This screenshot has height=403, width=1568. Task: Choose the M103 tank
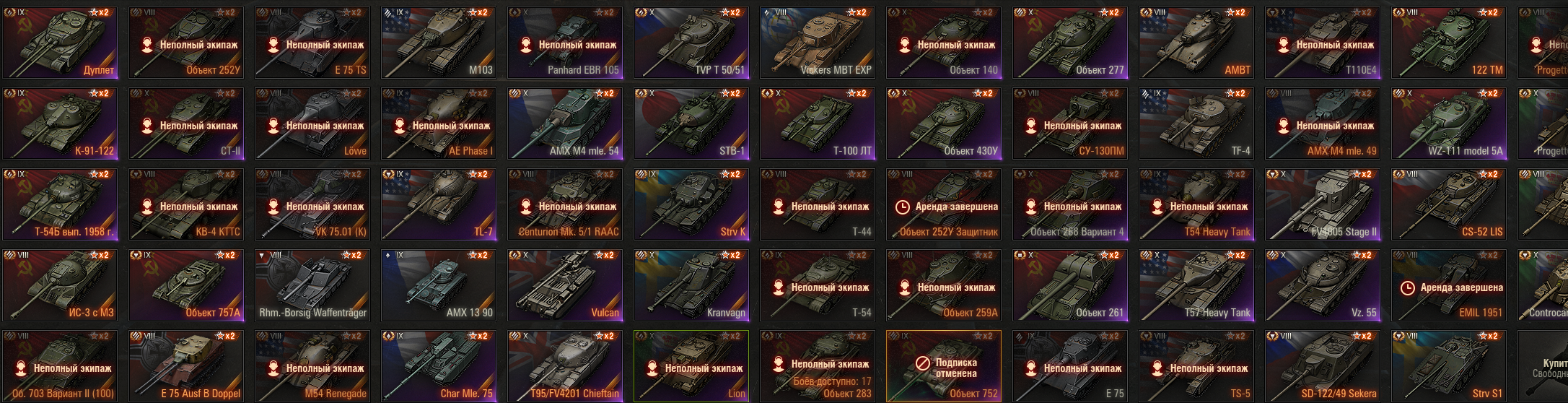(439, 43)
